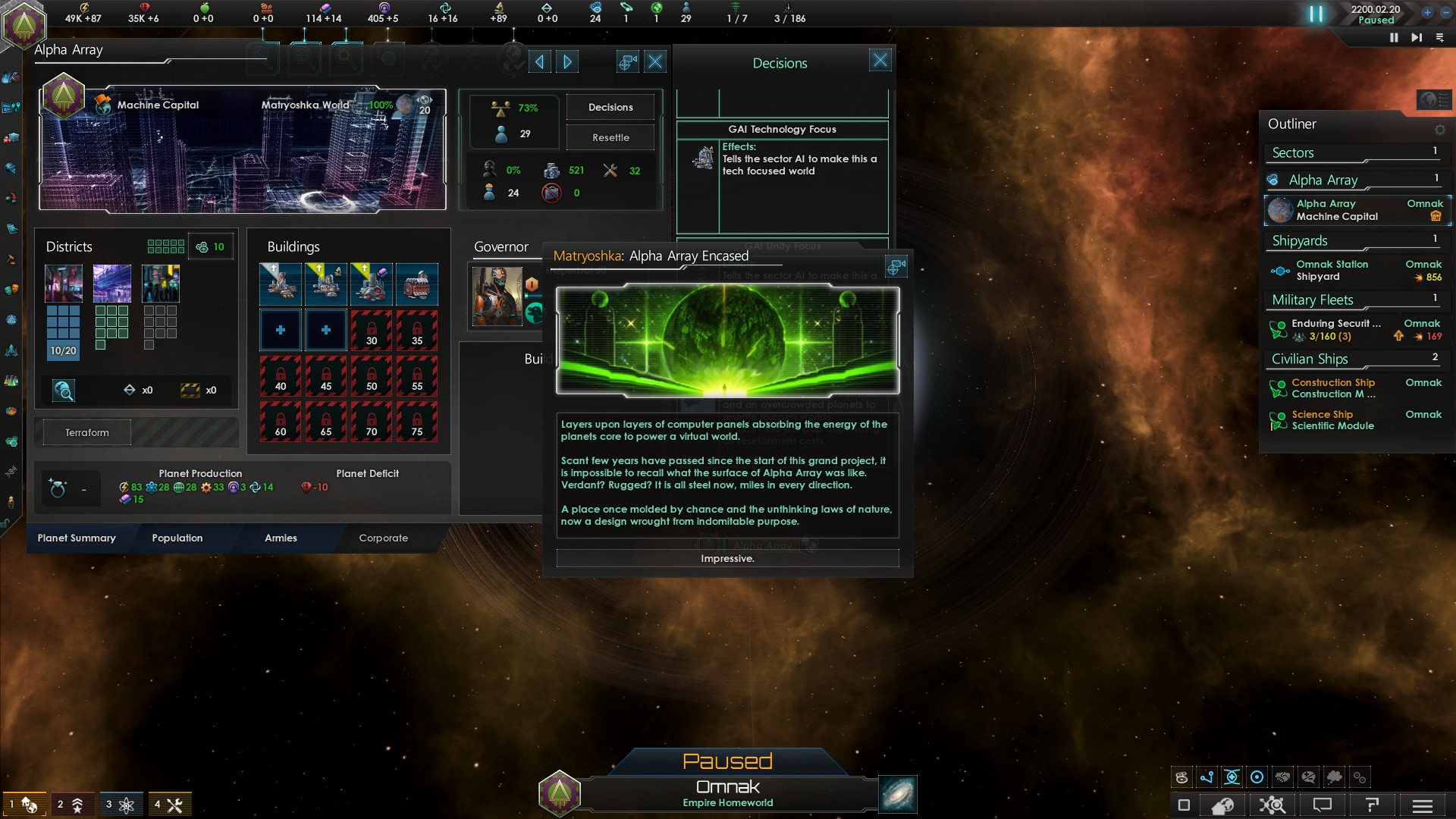
Task: Open the main menu hamburger button
Action: coord(1423,805)
